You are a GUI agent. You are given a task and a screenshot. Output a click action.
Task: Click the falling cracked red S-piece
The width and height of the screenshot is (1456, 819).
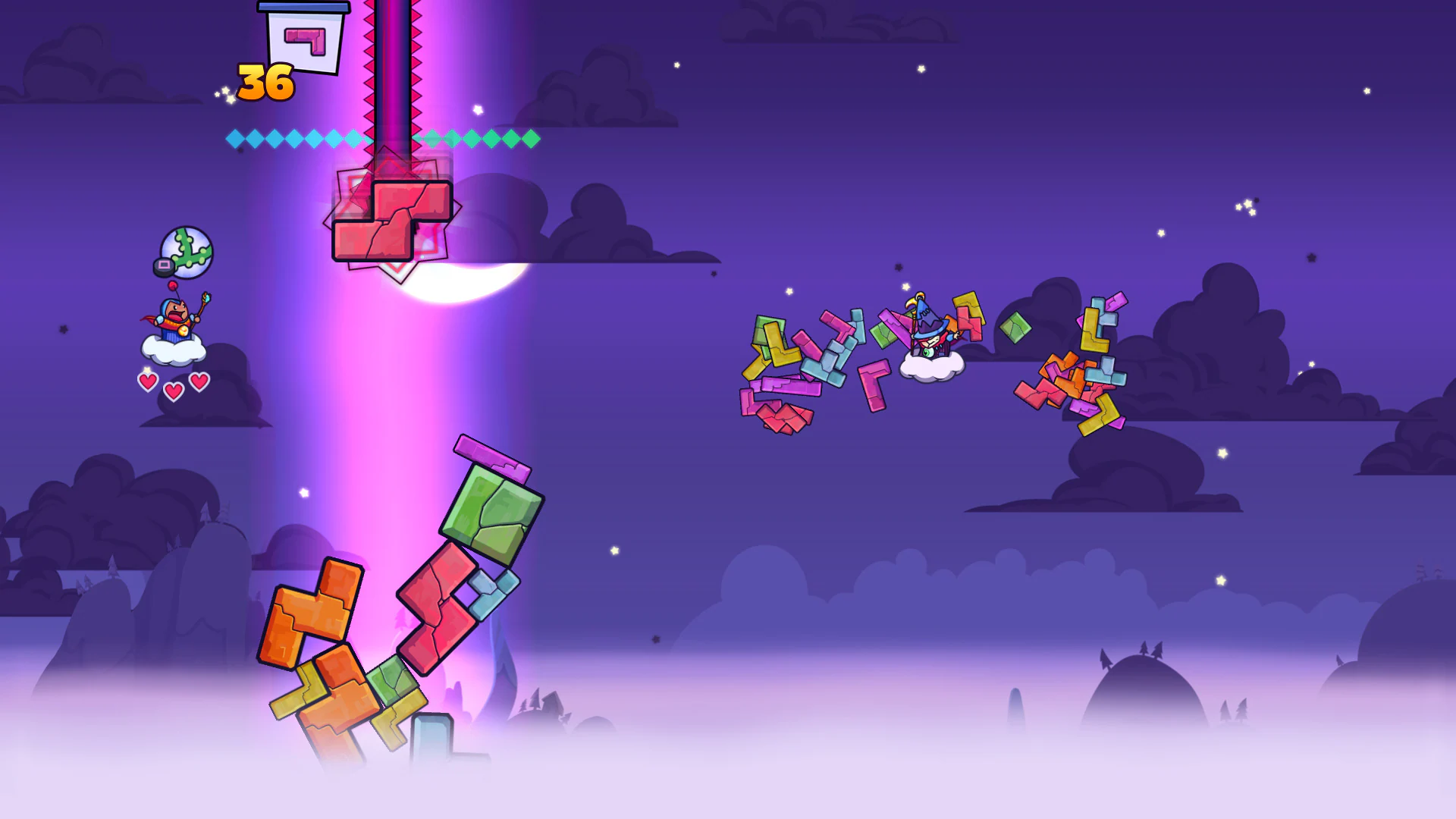coord(391,216)
